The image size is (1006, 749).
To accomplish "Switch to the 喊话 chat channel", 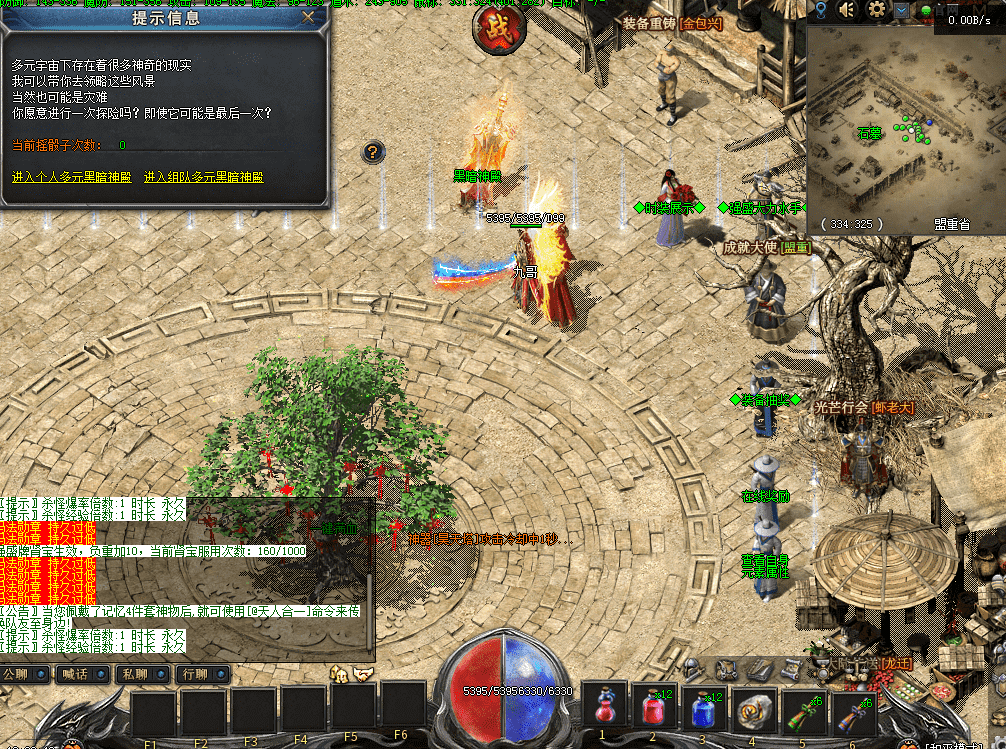I will (x=74, y=674).
